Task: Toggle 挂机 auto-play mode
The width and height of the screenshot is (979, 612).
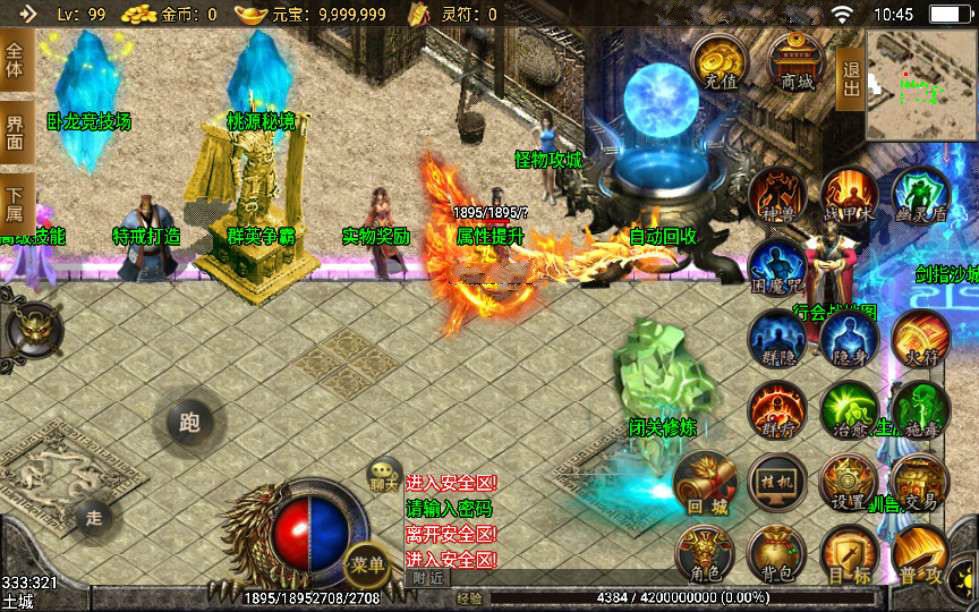Action: point(777,482)
